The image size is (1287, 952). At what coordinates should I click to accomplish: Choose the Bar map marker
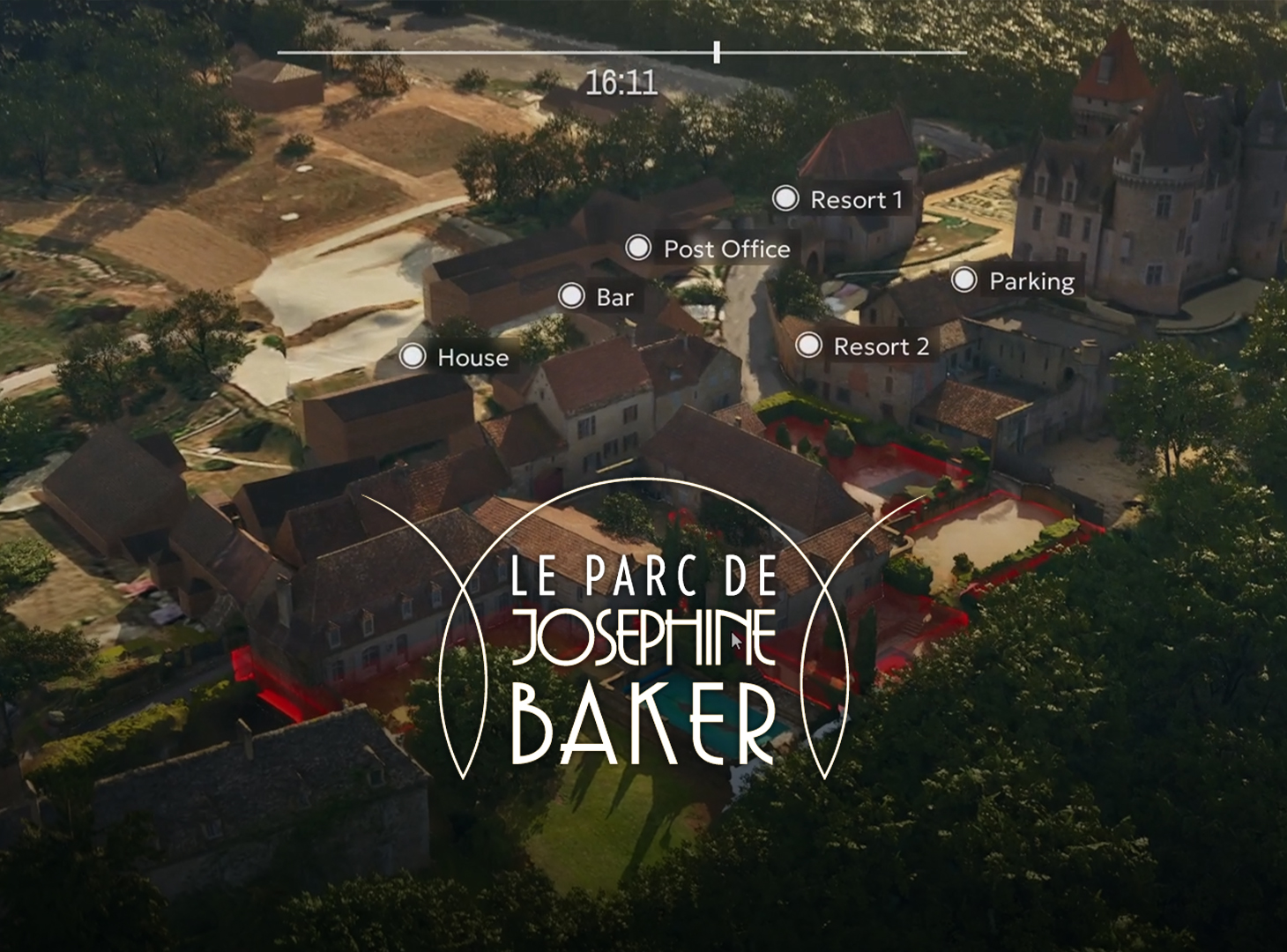coord(572,296)
